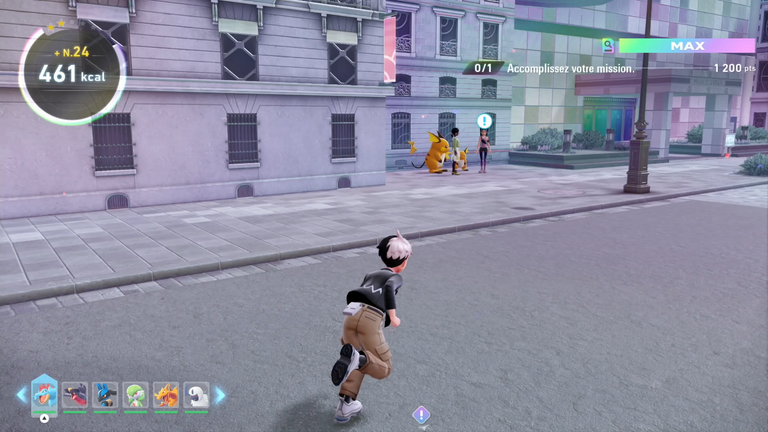Select the Gardevoir party slot
Viewport: 768px width, 432px height.
(x=136, y=395)
